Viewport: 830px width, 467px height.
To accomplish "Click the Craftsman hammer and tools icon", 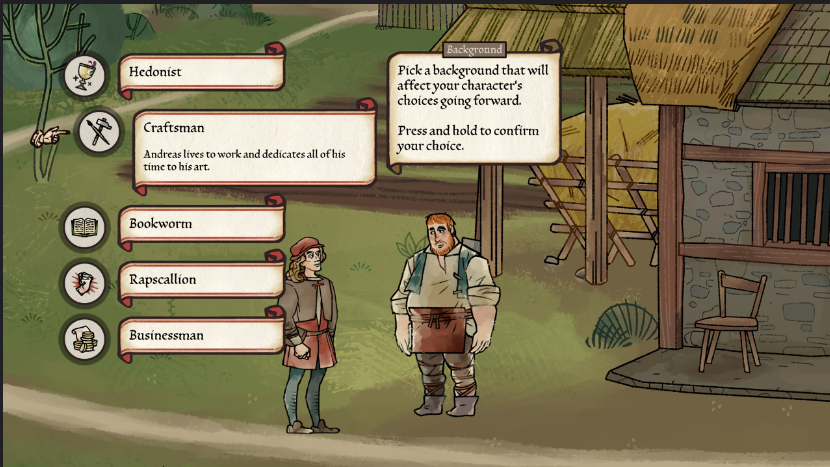I will 98,133.
